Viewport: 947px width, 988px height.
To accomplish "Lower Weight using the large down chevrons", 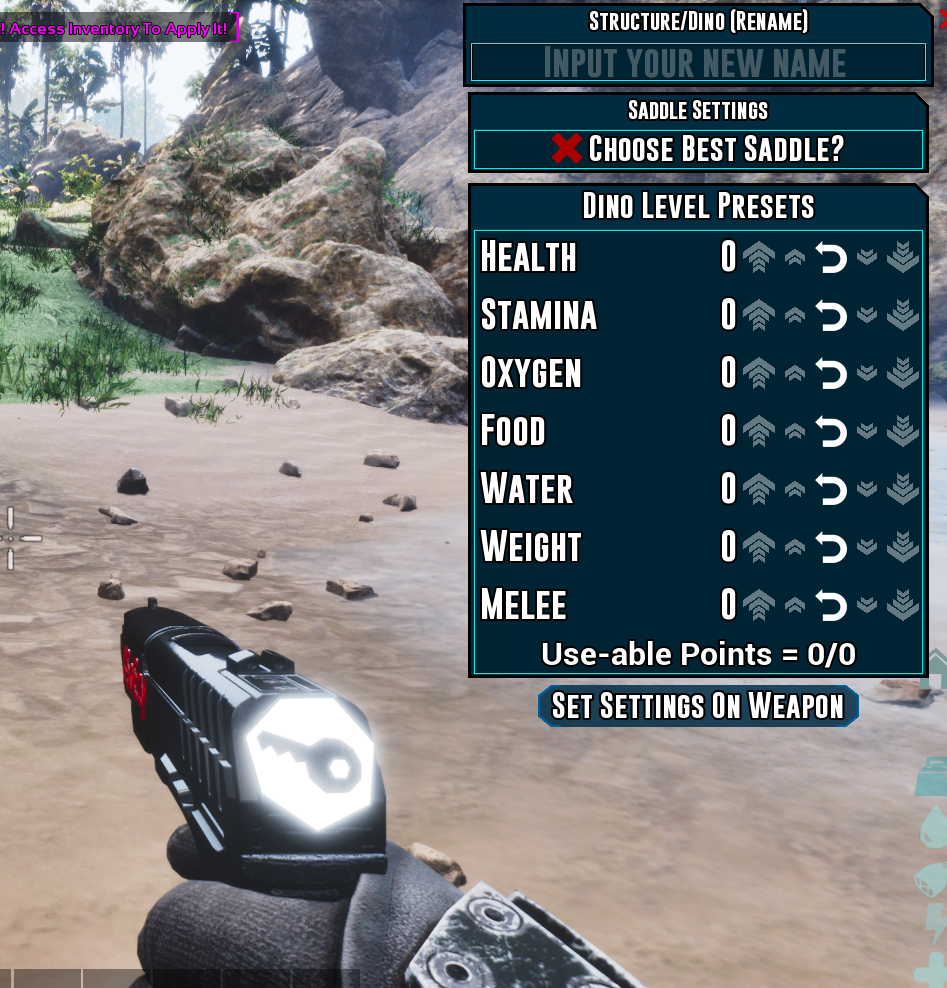I will pyautogui.click(x=903, y=548).
